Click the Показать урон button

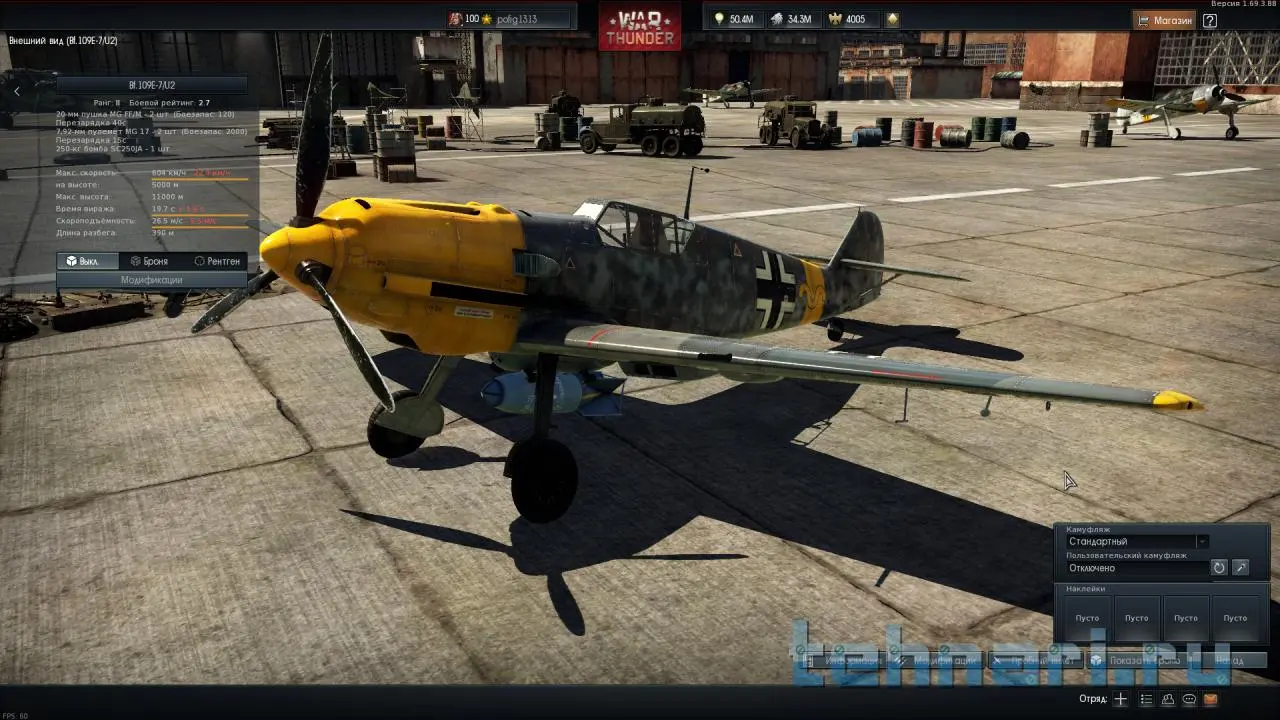1137,660
